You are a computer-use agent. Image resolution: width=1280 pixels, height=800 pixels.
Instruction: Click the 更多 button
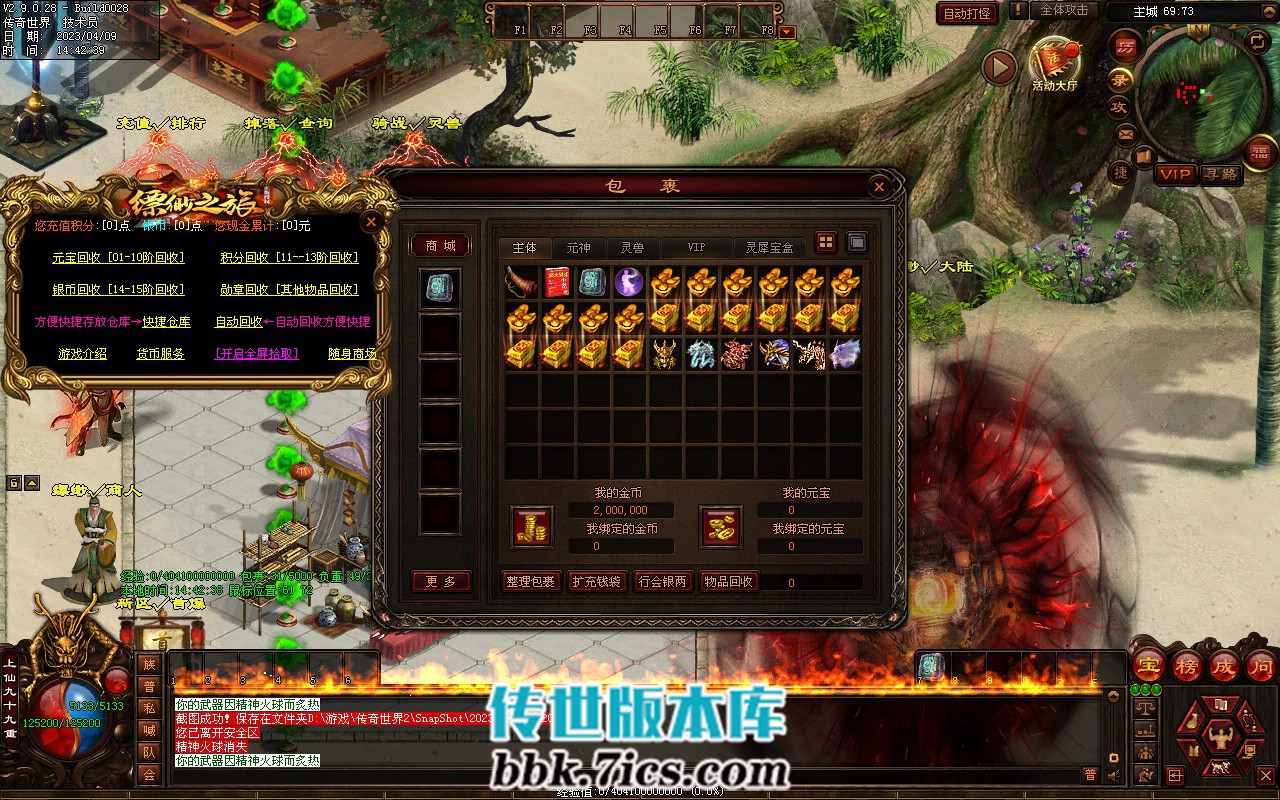click(x=440, y=582)
